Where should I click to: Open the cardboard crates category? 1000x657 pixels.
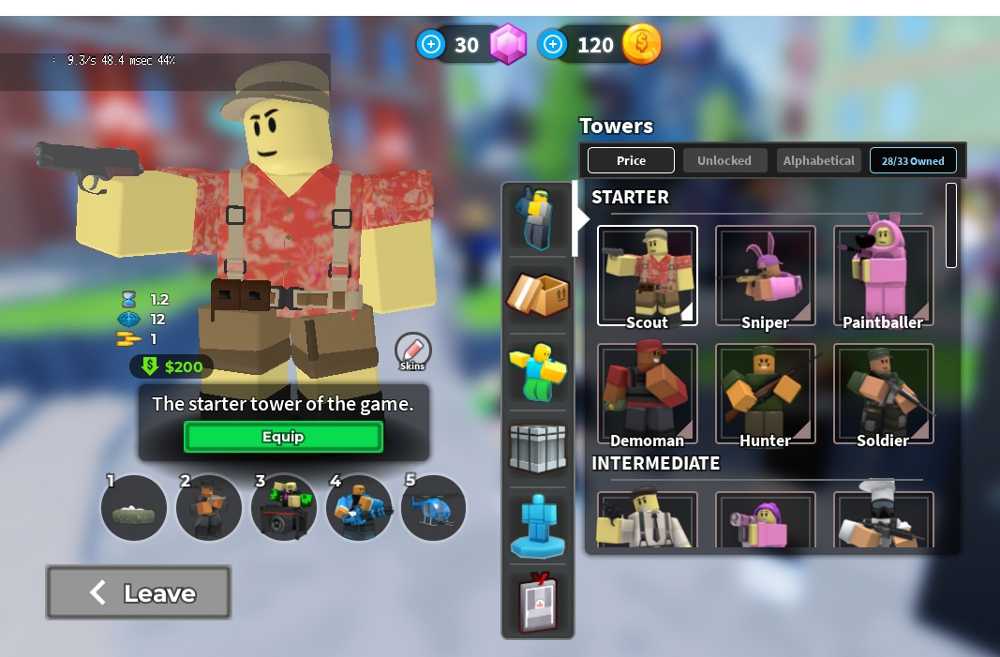(x=538, y=294)
